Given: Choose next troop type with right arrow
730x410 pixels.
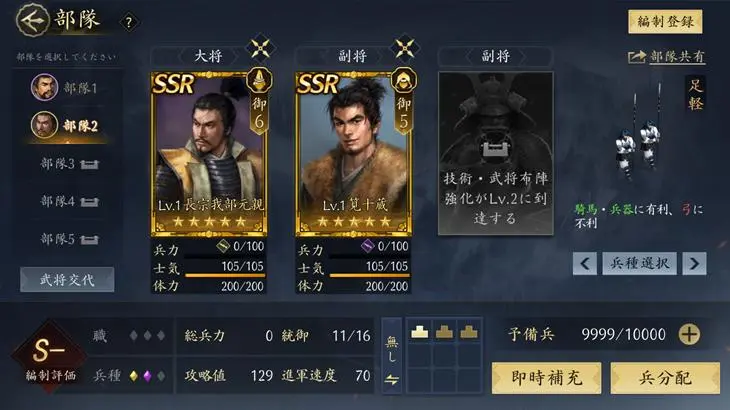Looking at the screenshot, I should 694,263.
